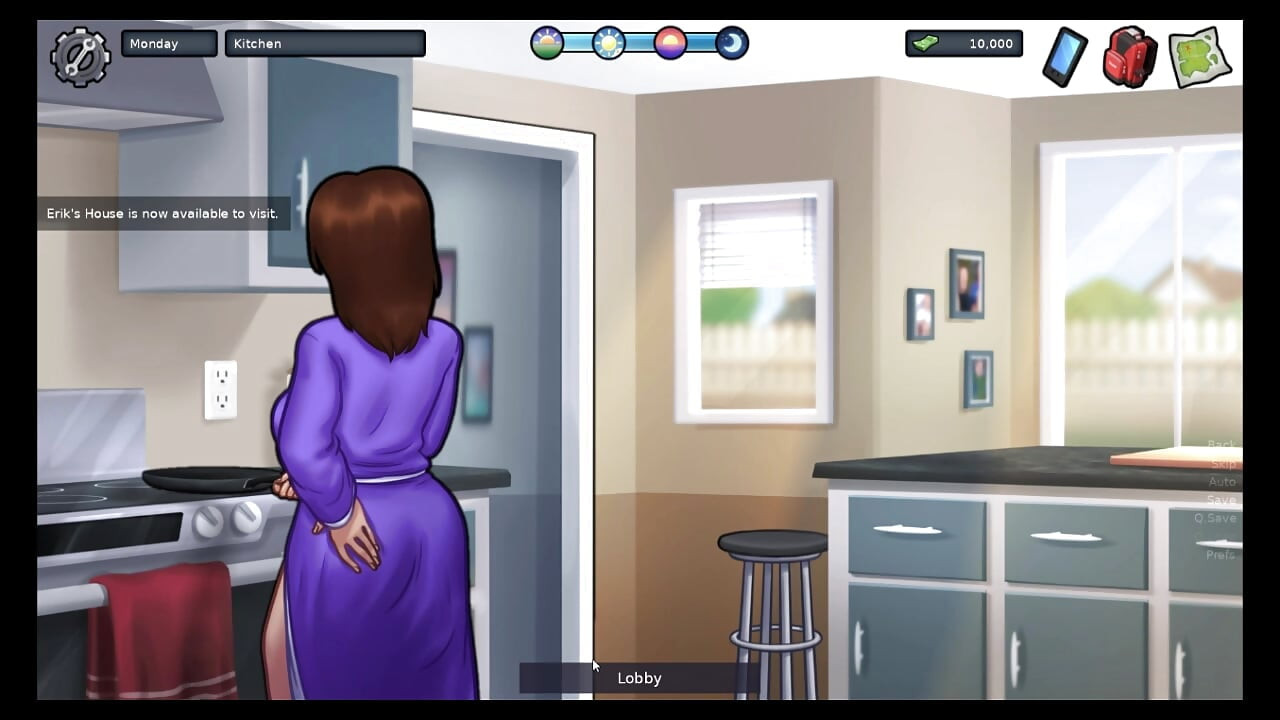This screenshot has height=720, width=1280.
Task: Click the Lobby button at the bottom
Action: click(639, 678)
